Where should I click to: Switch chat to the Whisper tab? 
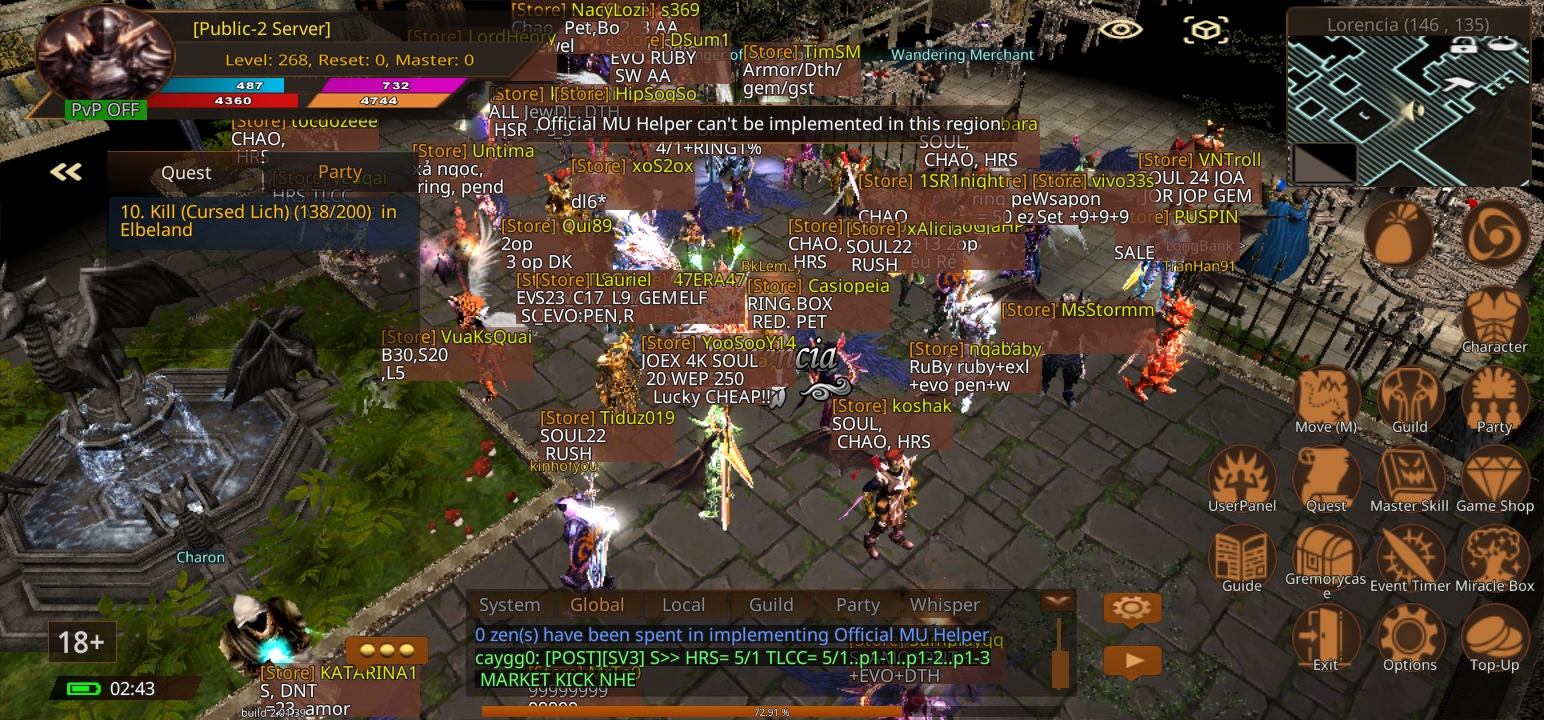pyautogui.click(x=944, y=605)
